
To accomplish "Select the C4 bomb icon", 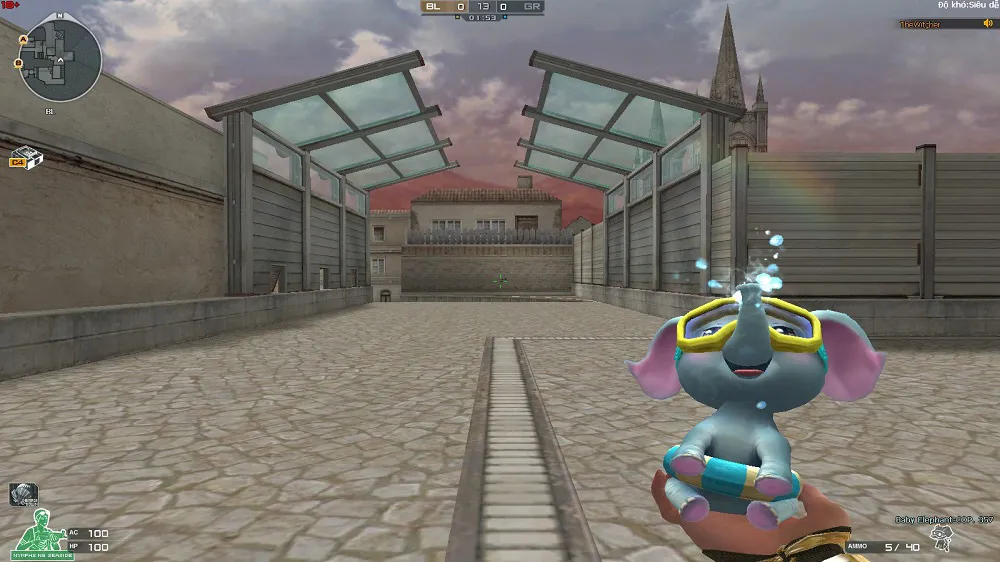I will tap(22, 157).
